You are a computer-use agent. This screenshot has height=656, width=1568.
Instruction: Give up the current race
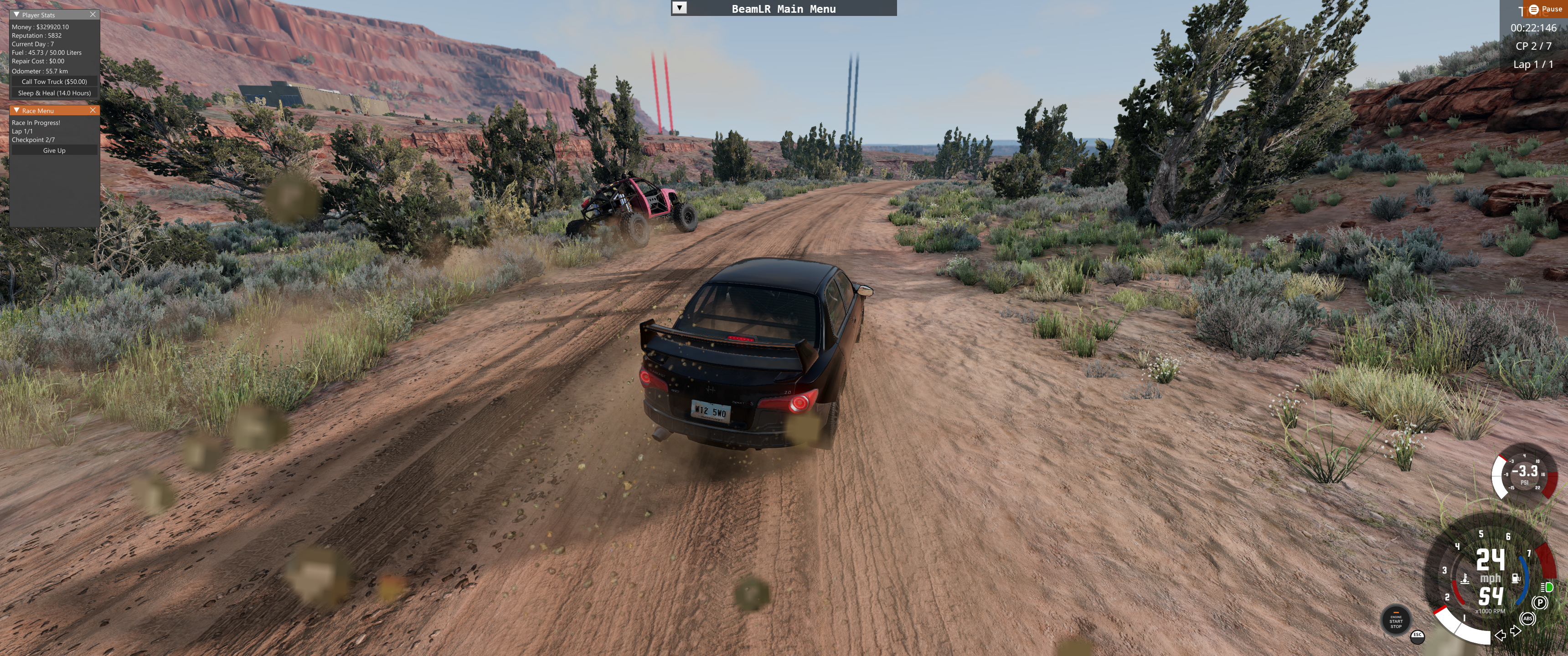pos(54,150)
